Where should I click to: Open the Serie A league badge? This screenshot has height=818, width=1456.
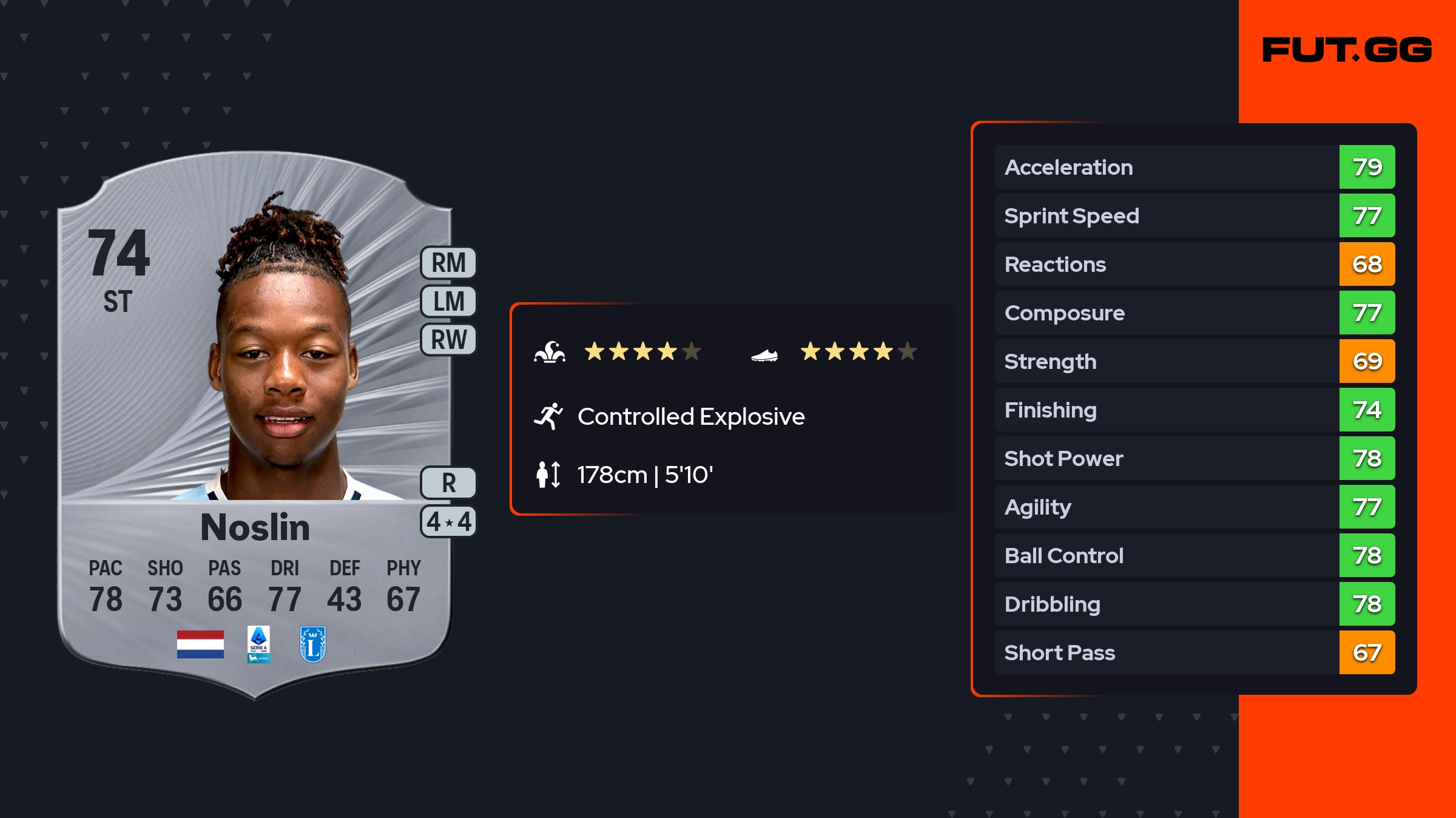tap(258, 644)
